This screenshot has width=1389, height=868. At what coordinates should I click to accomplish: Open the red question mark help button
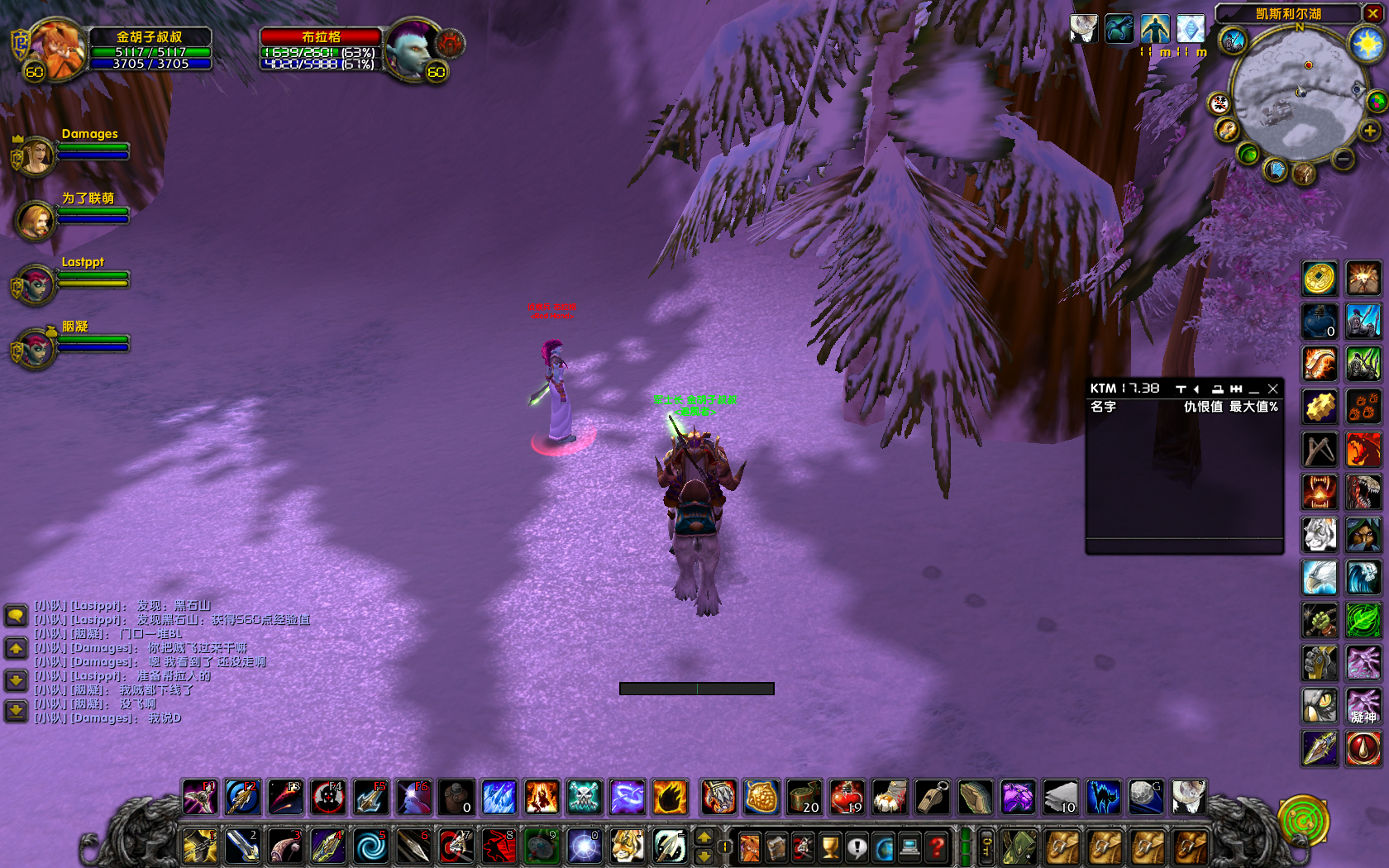[x=936, y=847]
